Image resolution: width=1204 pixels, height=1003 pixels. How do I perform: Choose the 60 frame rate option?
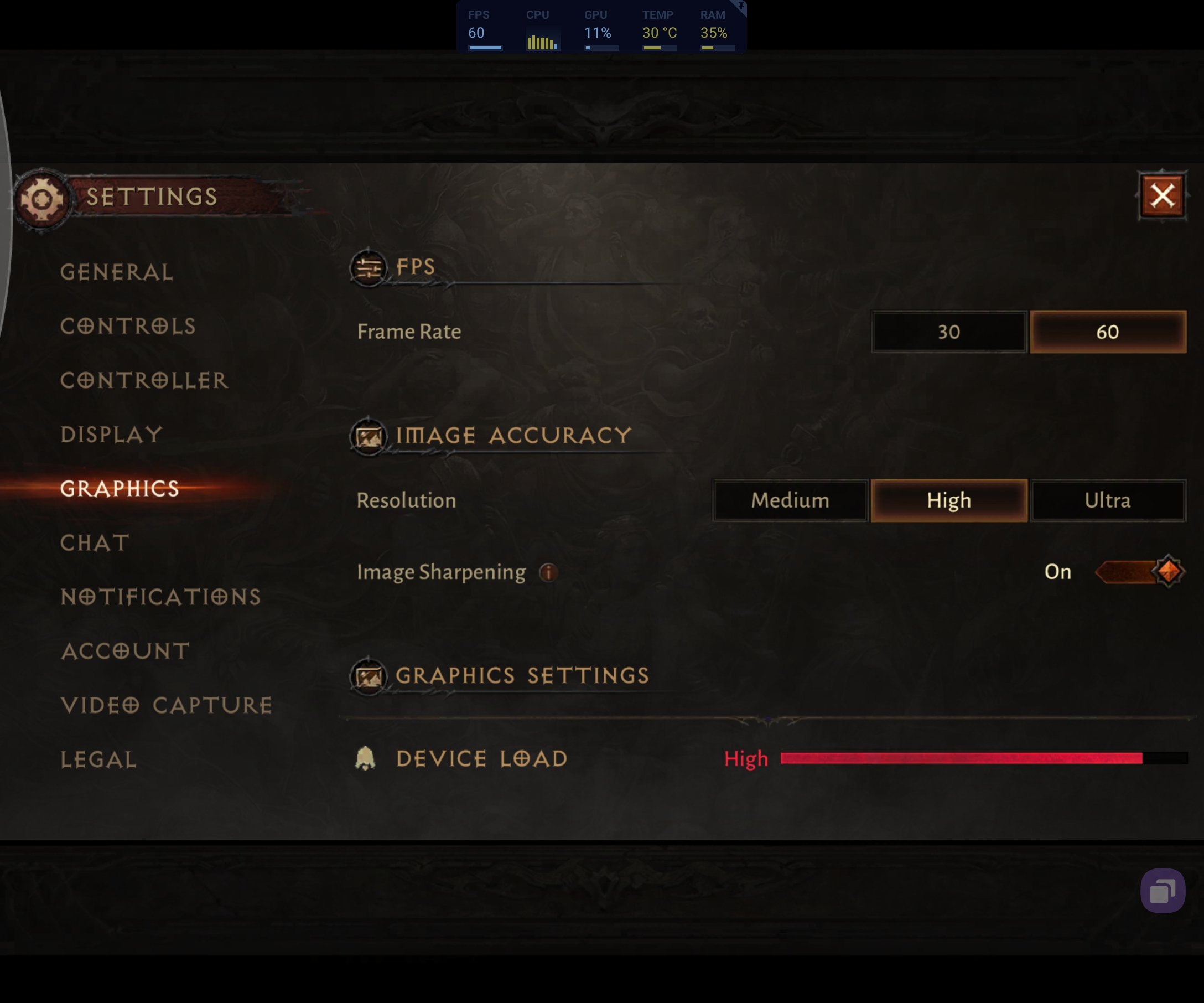pyautogui.click(x=1108, y=332)
